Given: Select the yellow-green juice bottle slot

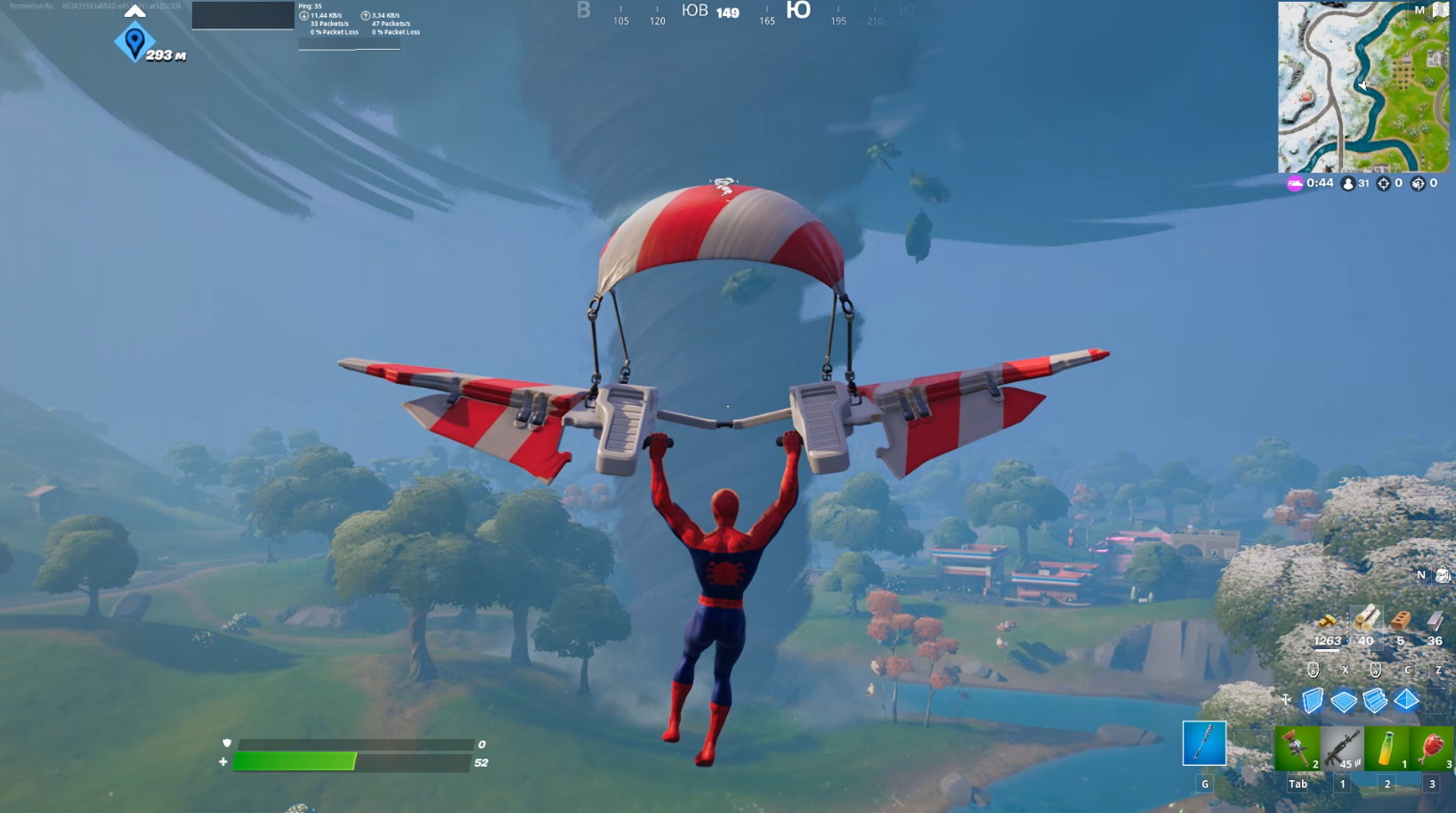Looking at the screenshot, I should (1387, 748).
